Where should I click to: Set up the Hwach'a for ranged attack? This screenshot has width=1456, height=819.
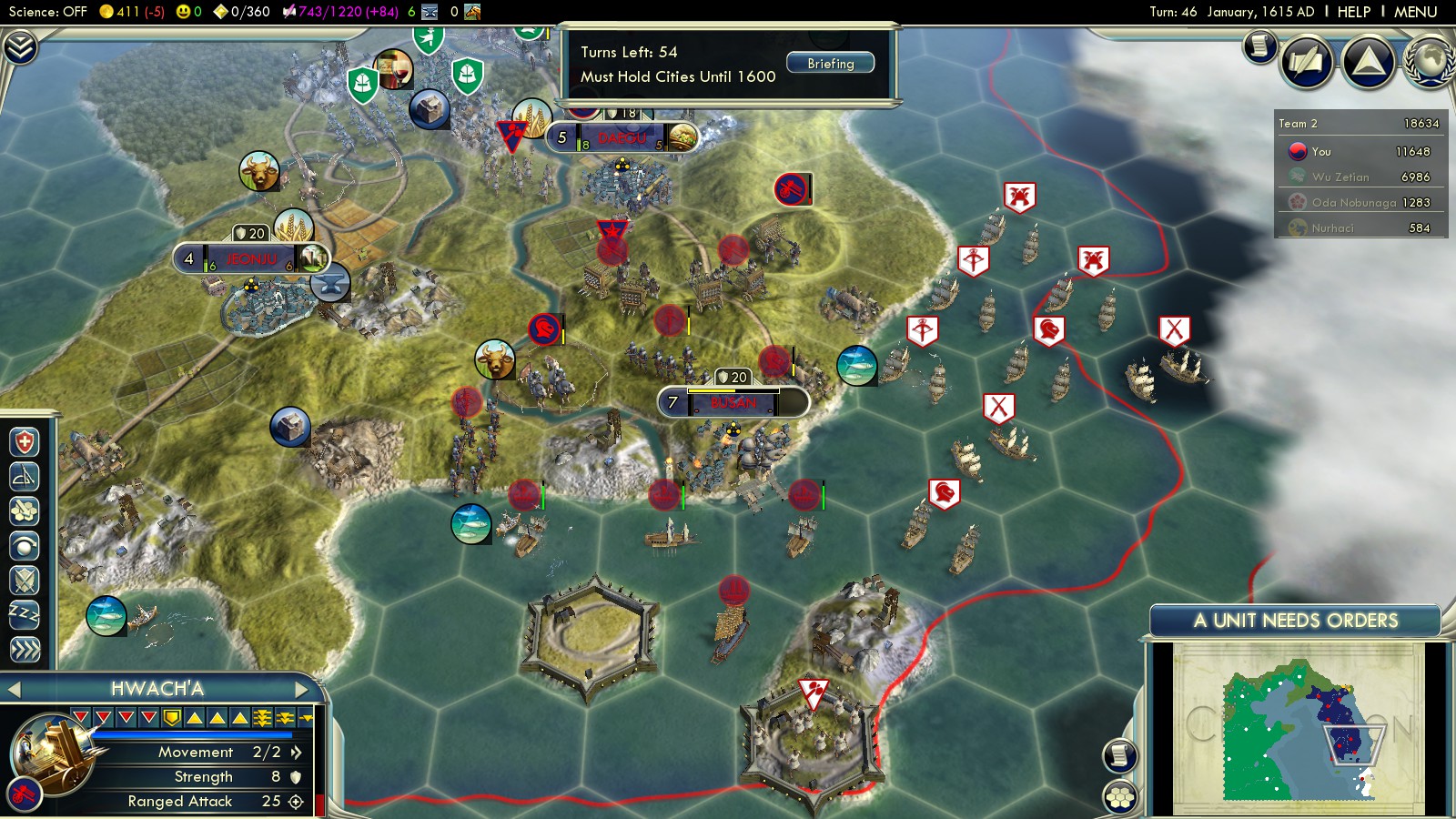[25, 476]
